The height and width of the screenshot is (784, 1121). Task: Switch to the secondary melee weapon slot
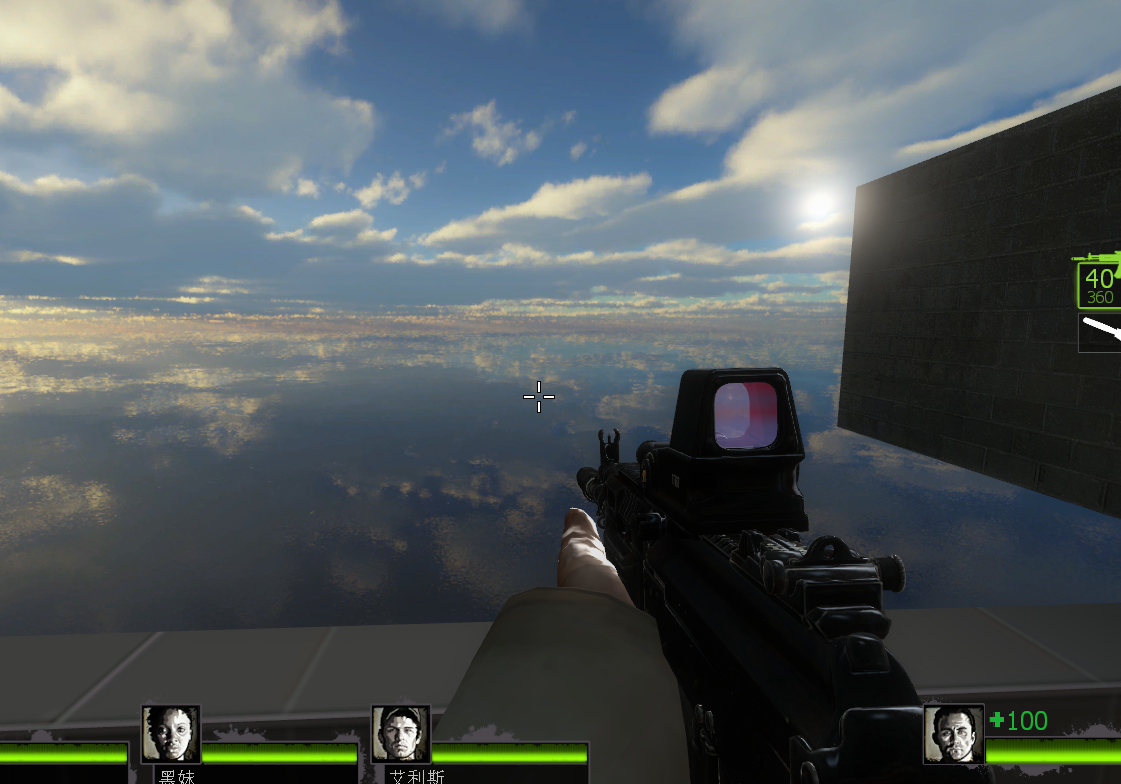pyautogui.click(x=1100, y=333)
